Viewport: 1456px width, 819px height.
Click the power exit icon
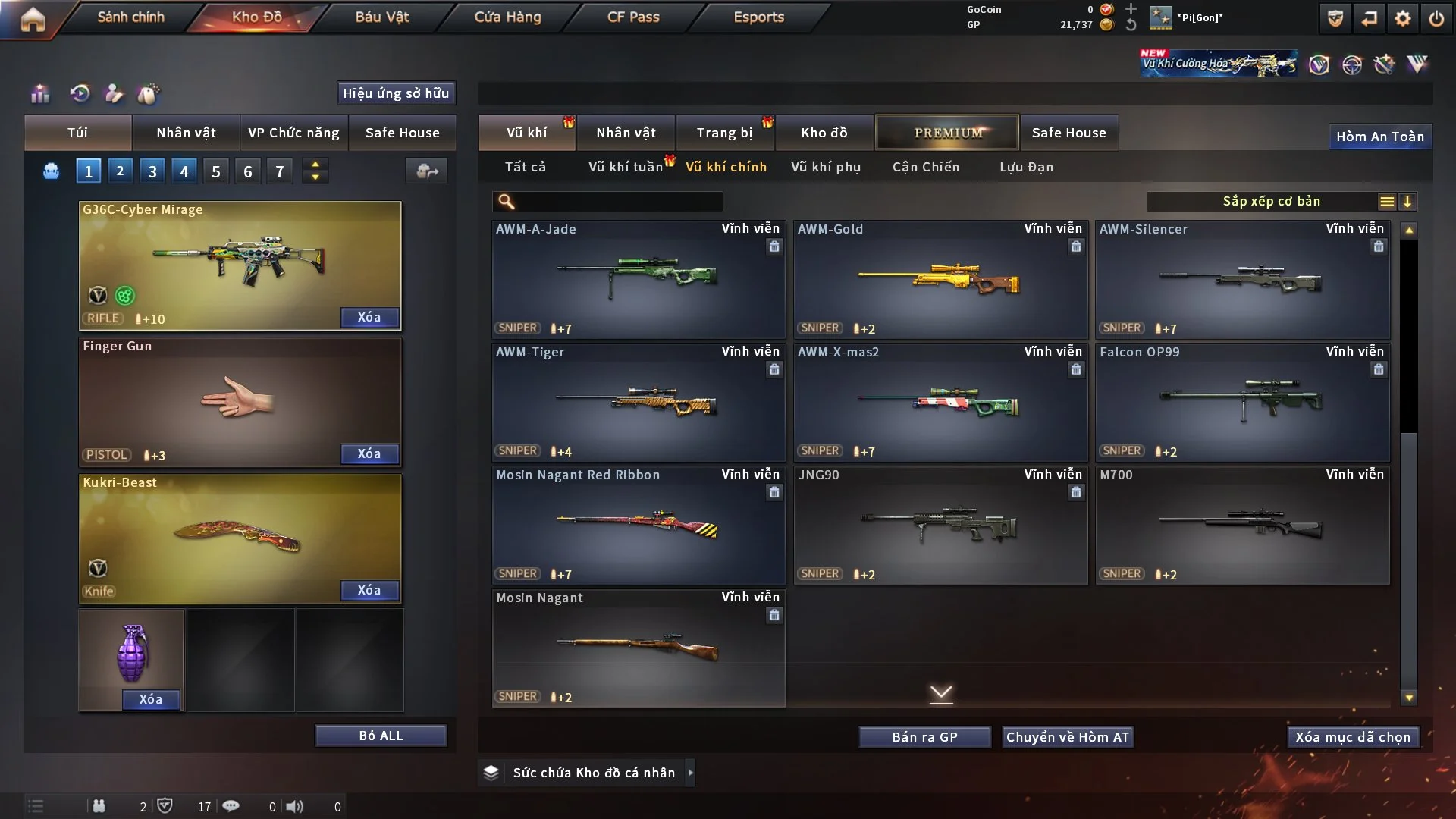1436,18
